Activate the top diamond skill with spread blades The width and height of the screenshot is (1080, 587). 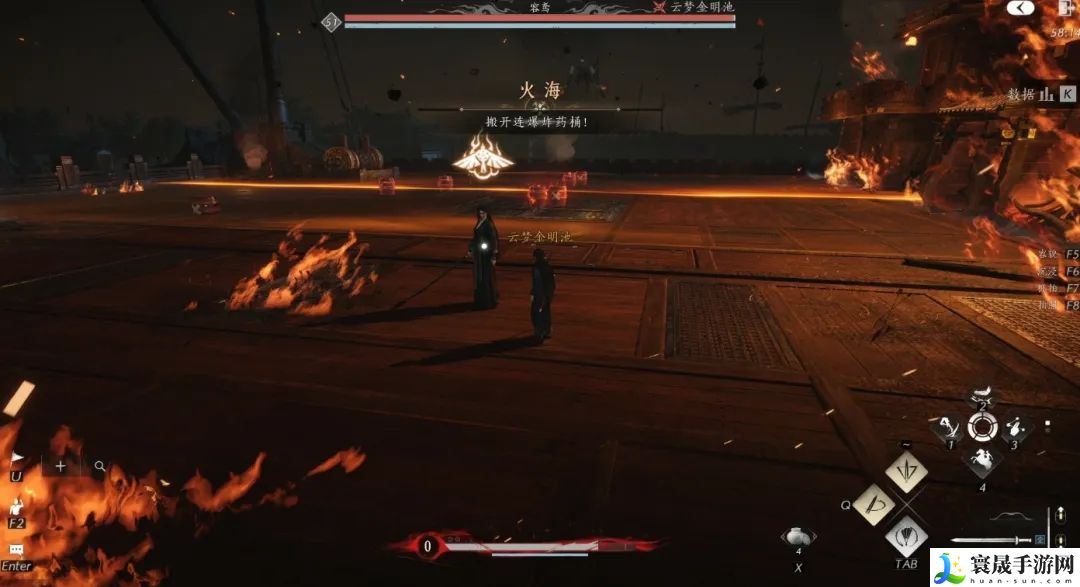(x=907, y=471)
